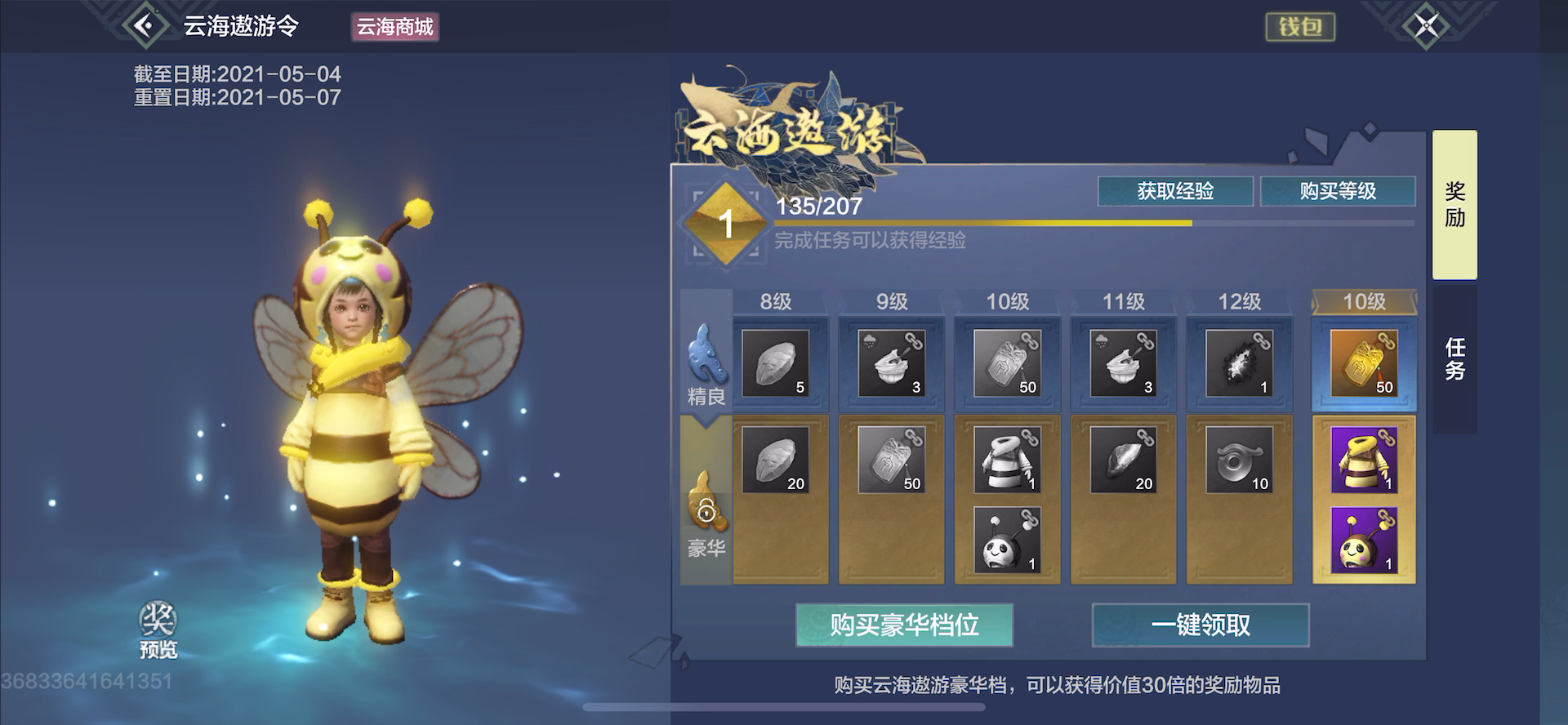Open the 云海商城 shop
Viewport: 1568px width, 725px height.
click(395, 27)
